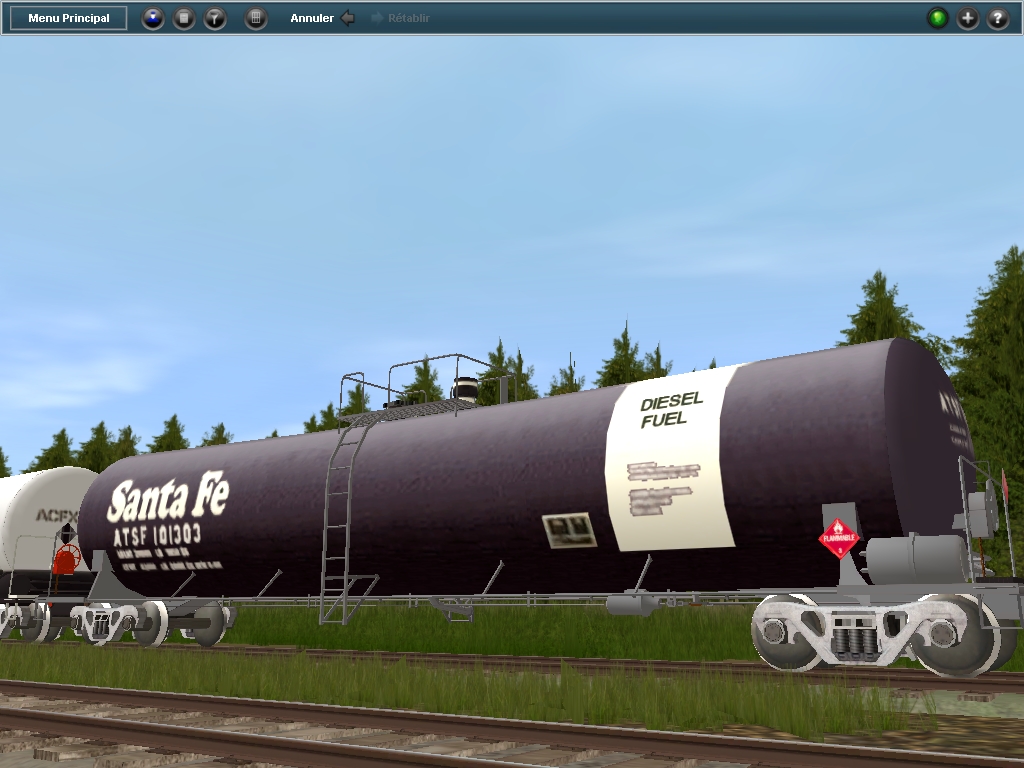Open the grid panel toolbar icon

click(x=256, y=18)
